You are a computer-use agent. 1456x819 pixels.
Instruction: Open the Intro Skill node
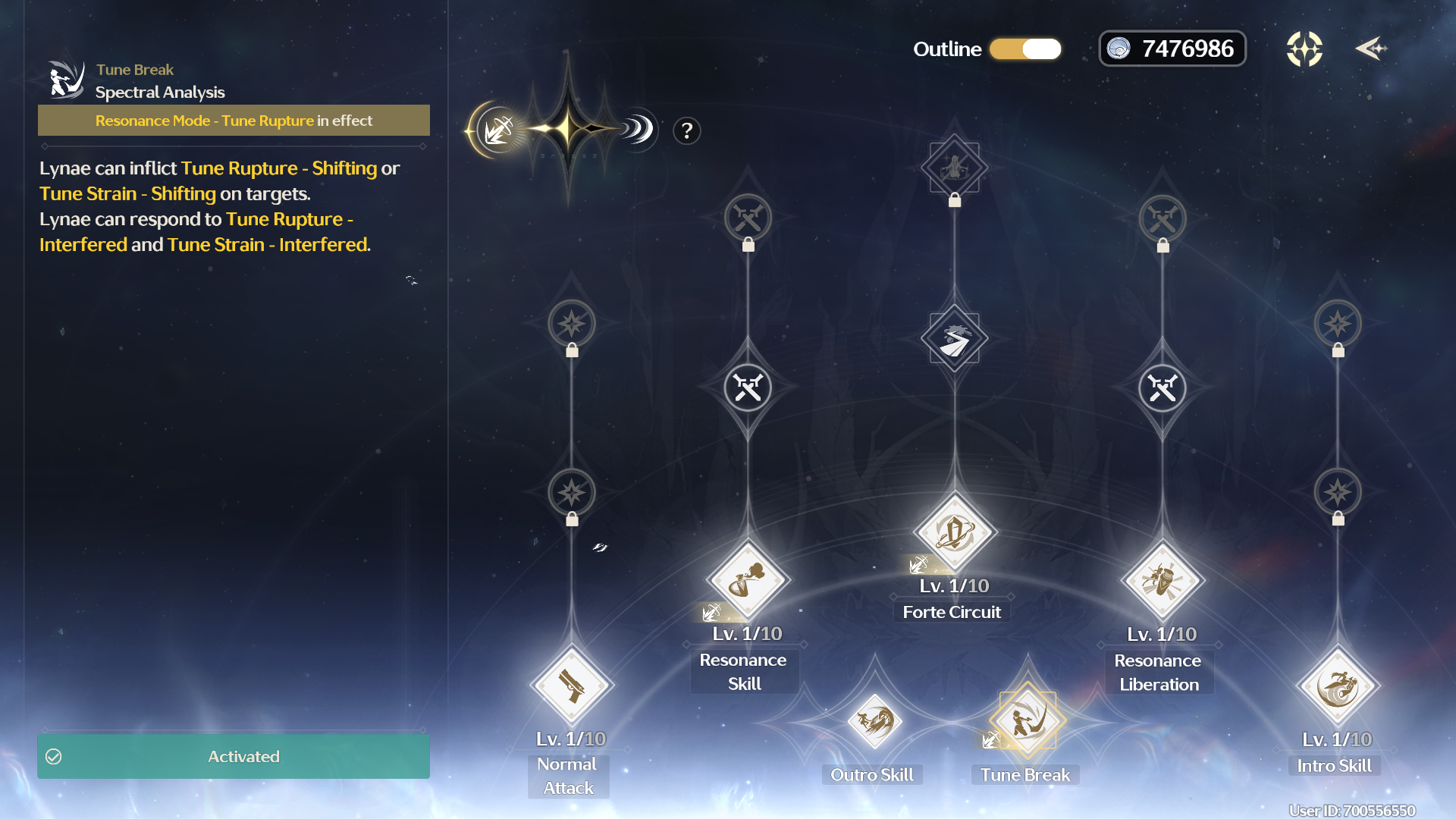pos(1338,686)
